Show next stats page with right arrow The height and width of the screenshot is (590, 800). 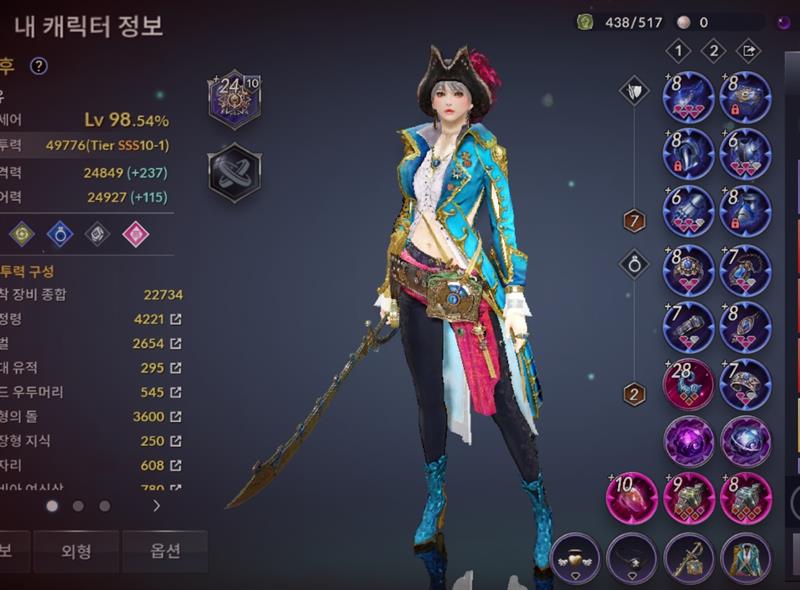pyautogui.click(x=156, y=506)
